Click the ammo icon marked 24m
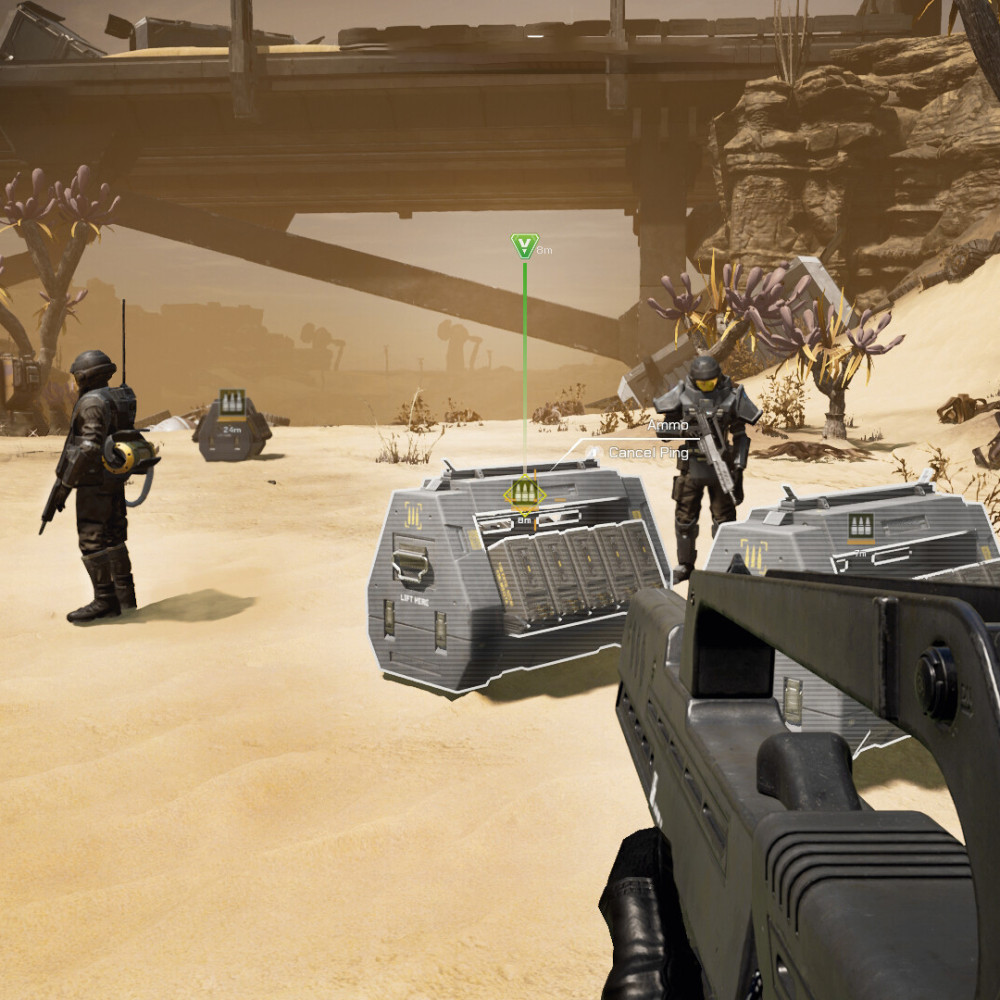Viewport: 1000px width, 1000px height. click(231, 401)
